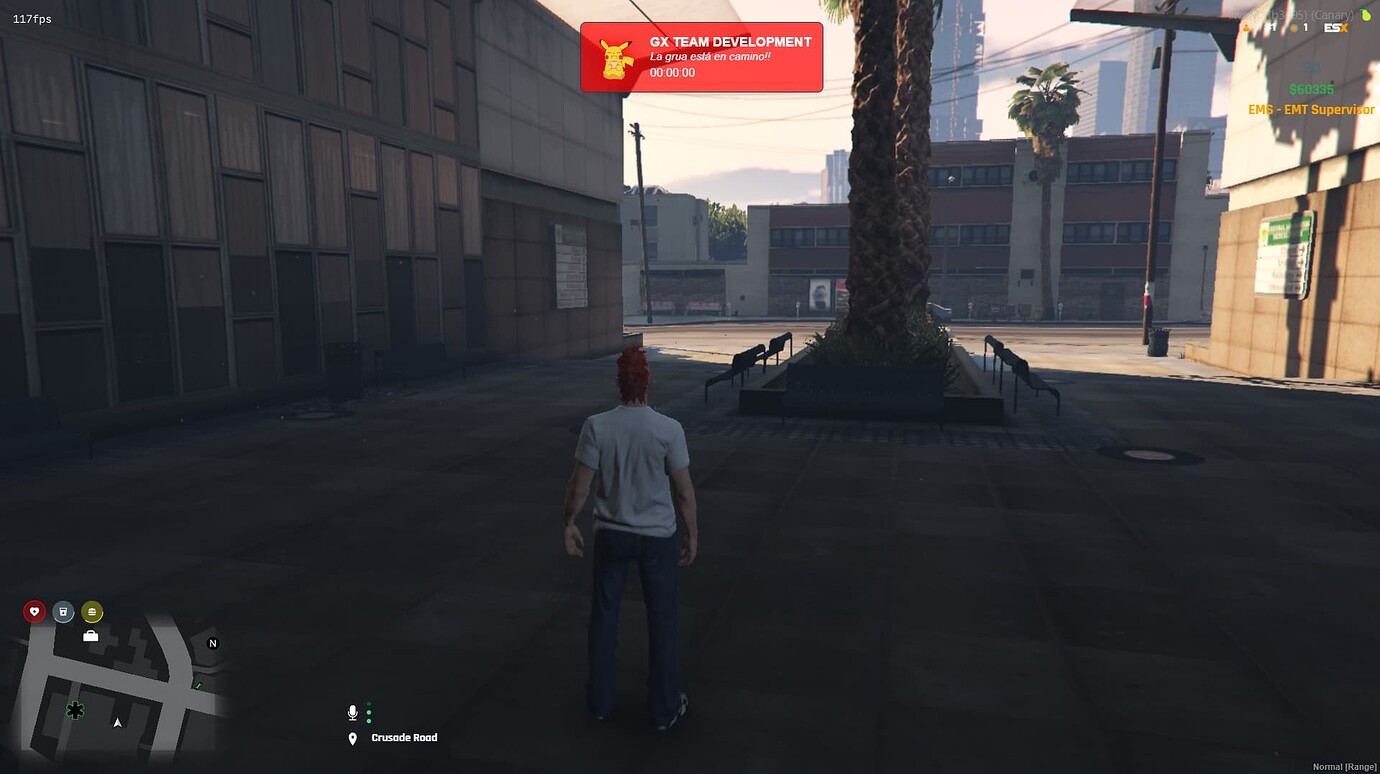Toggle the compass N indicator on the minimap
The height and width of the screenshot is (774, 1380).
pos(211,644)
